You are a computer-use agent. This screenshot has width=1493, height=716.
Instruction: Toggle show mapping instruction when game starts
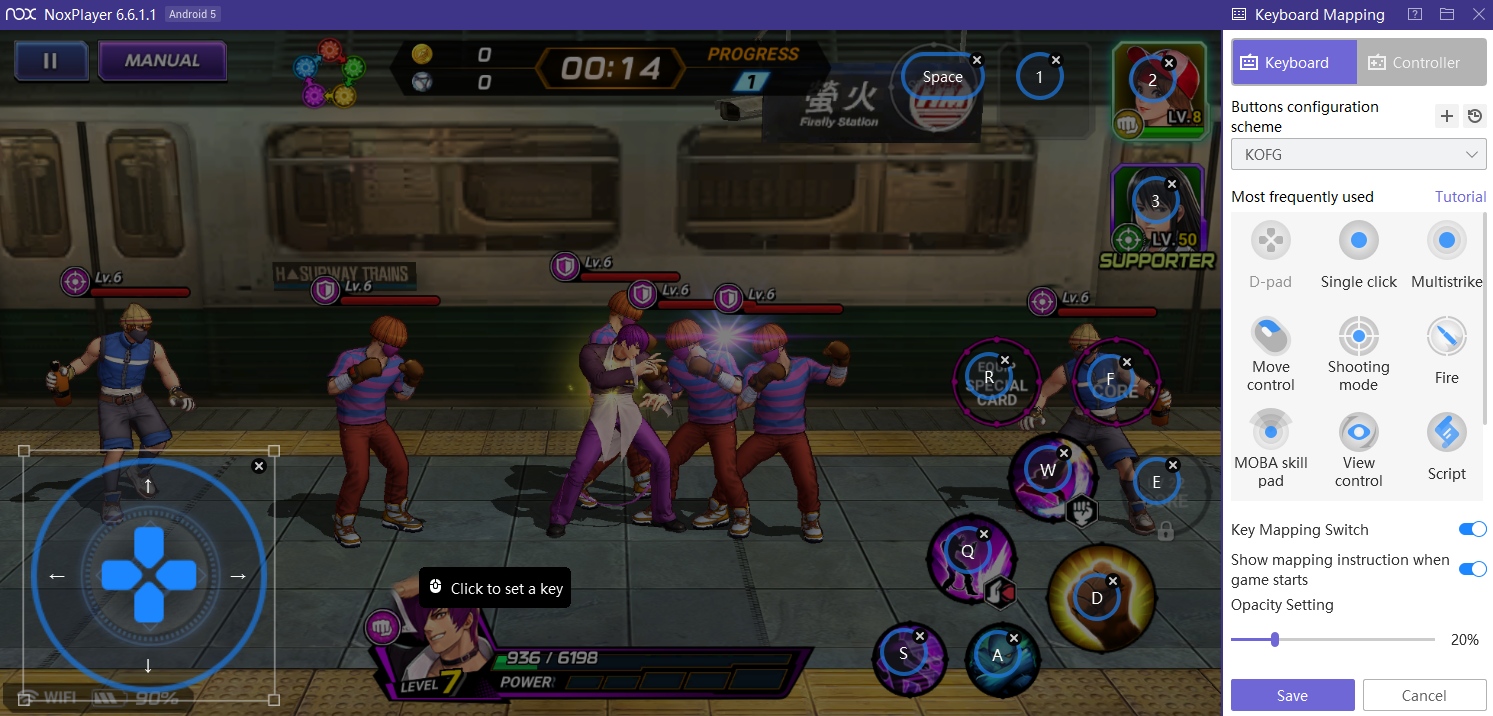point(1472,569)
